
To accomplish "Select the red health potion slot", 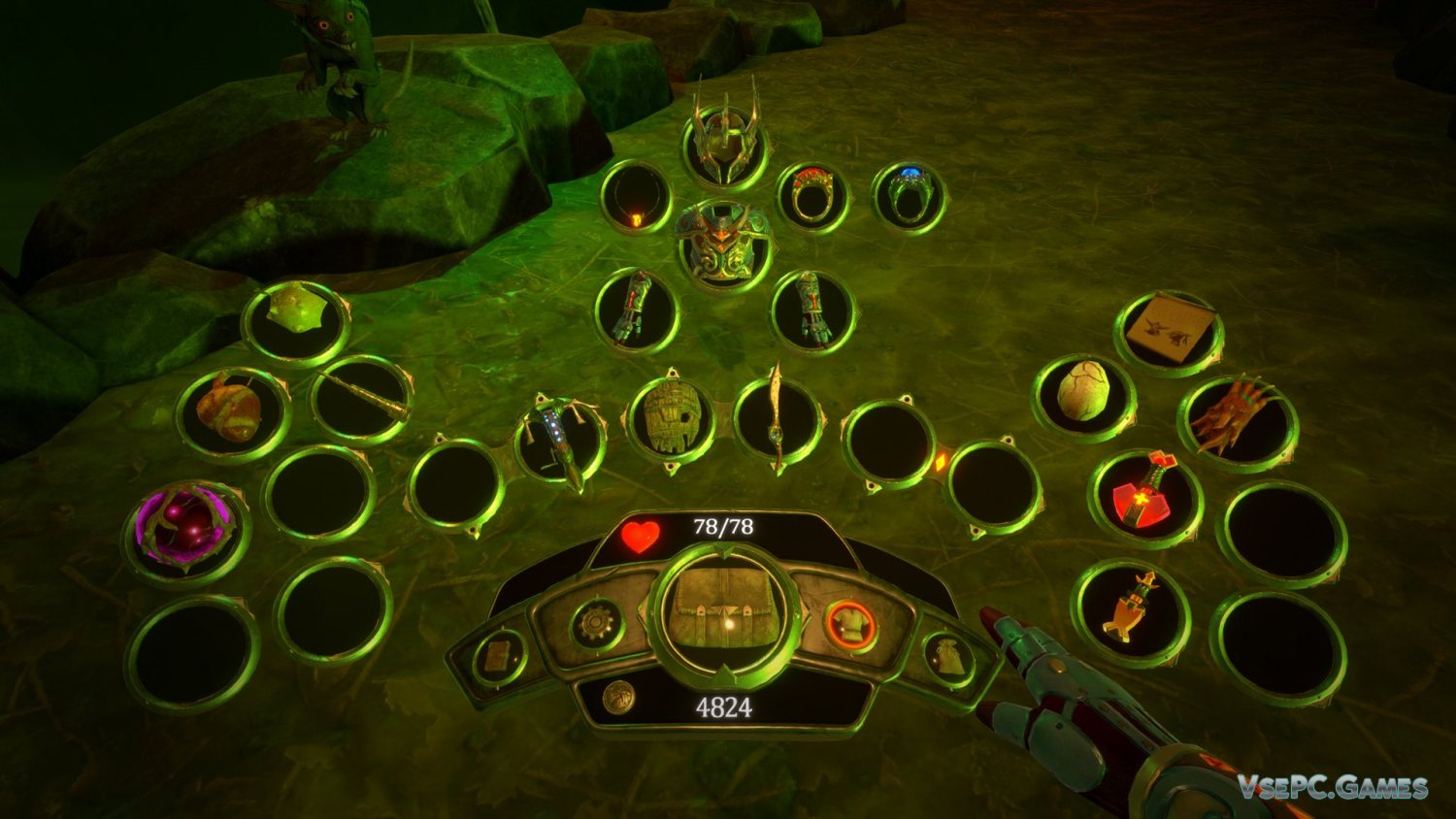I will (1145, 497).
